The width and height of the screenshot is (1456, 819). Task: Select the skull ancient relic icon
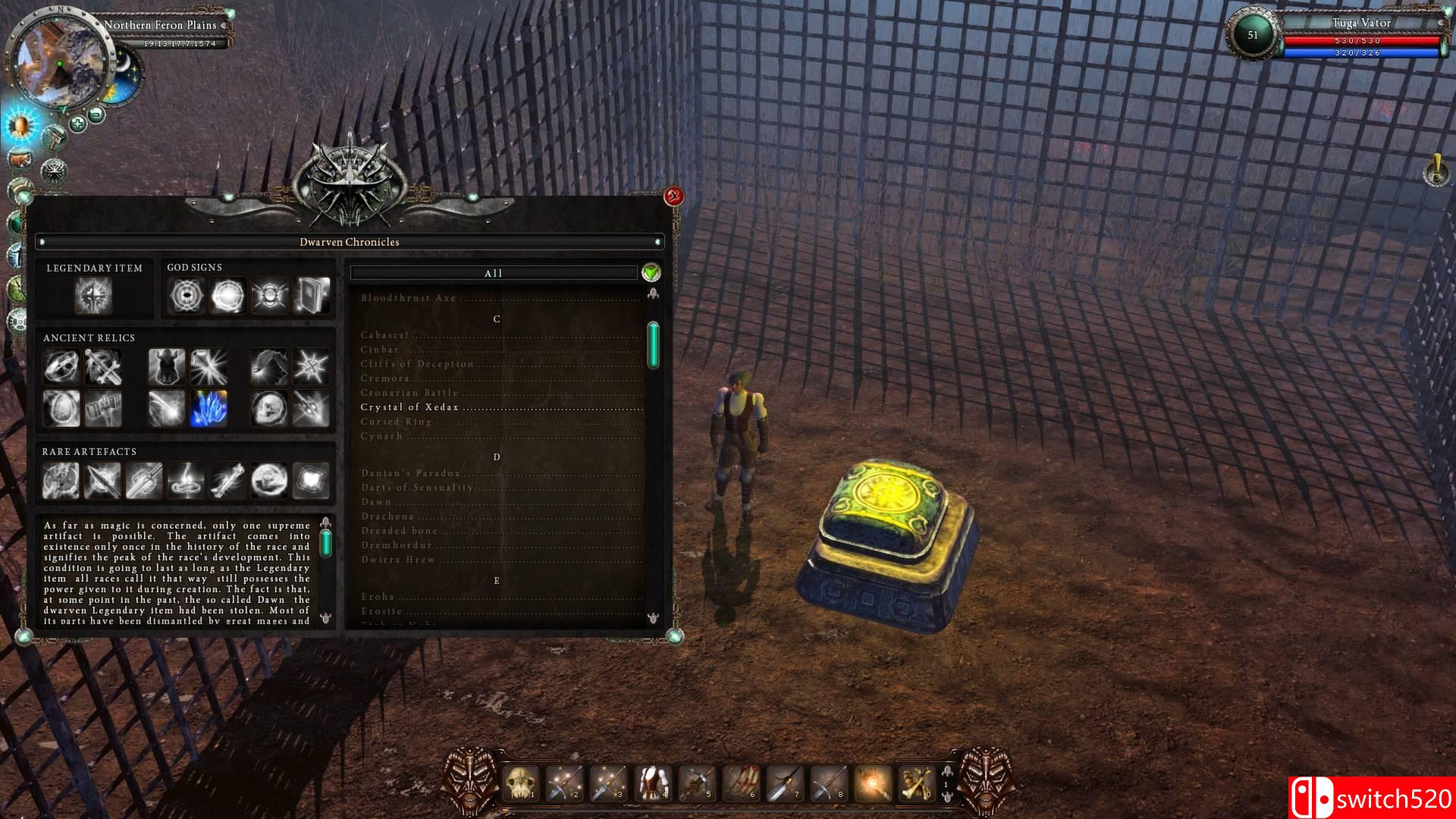(x=268, y=408)
